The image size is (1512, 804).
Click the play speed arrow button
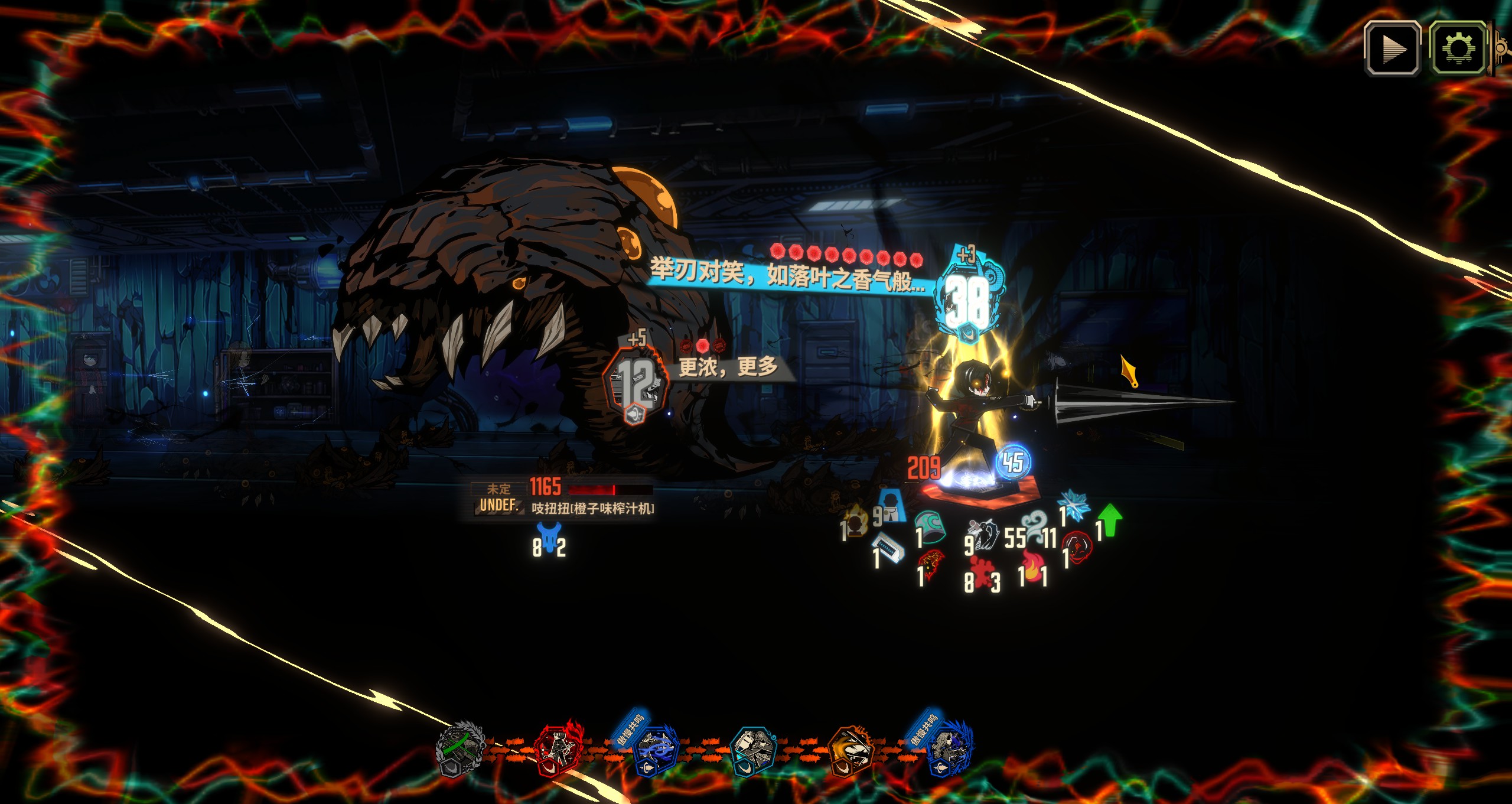point(1392,49)
